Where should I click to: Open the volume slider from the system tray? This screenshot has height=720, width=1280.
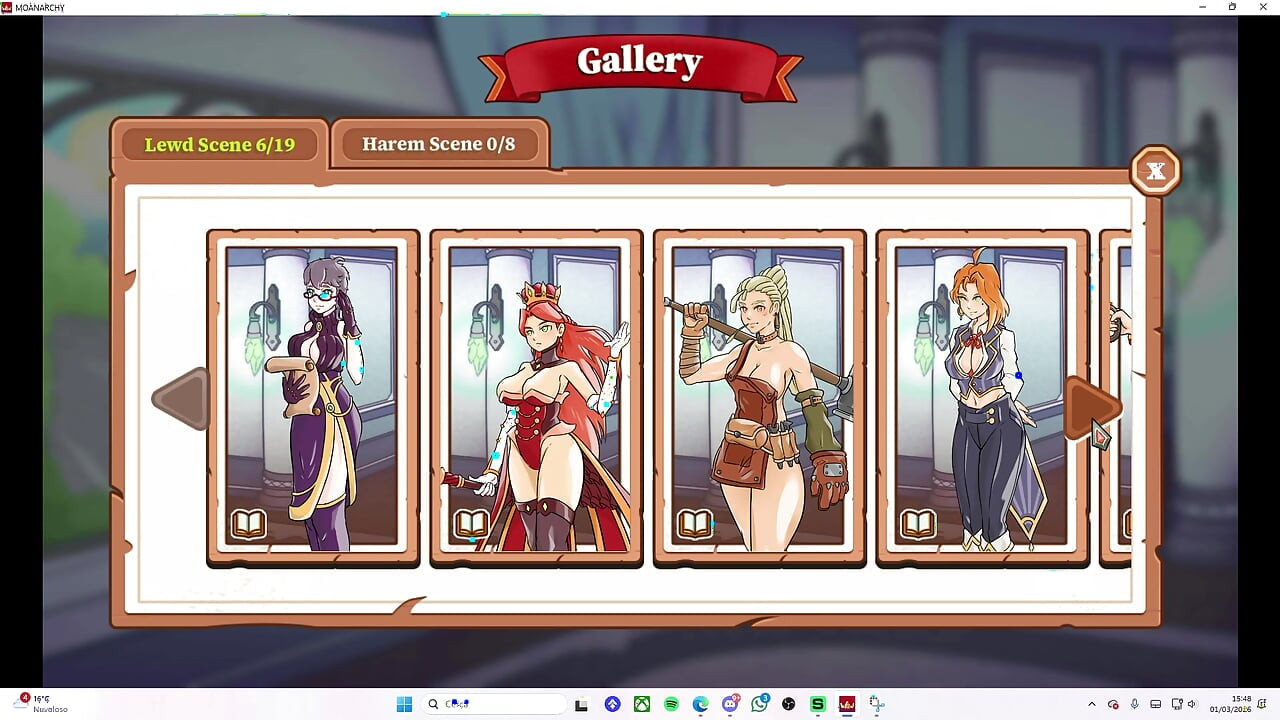click(x=1191, y=704)
